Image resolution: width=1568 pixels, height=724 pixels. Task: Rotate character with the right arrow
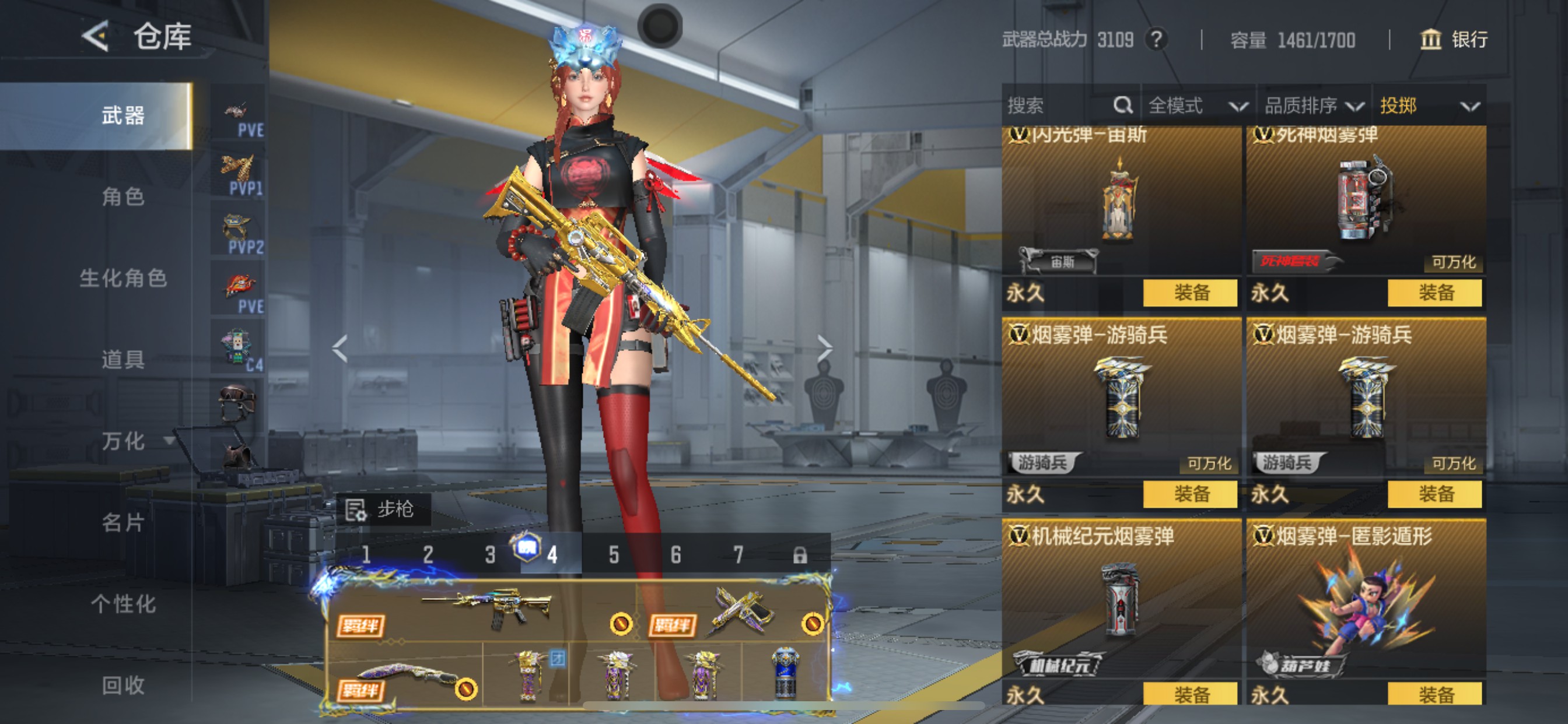pyautogui.click(x=824, y=349)
